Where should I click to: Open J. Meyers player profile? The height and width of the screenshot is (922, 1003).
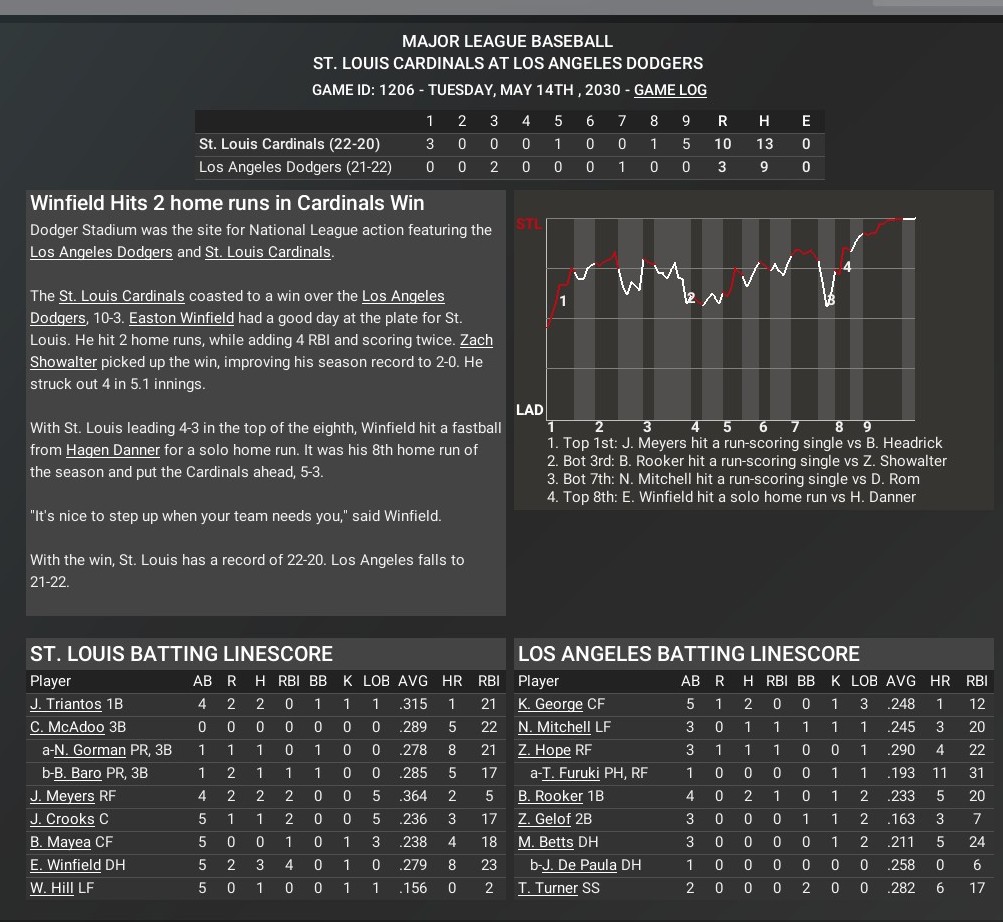tap(62, 797)
